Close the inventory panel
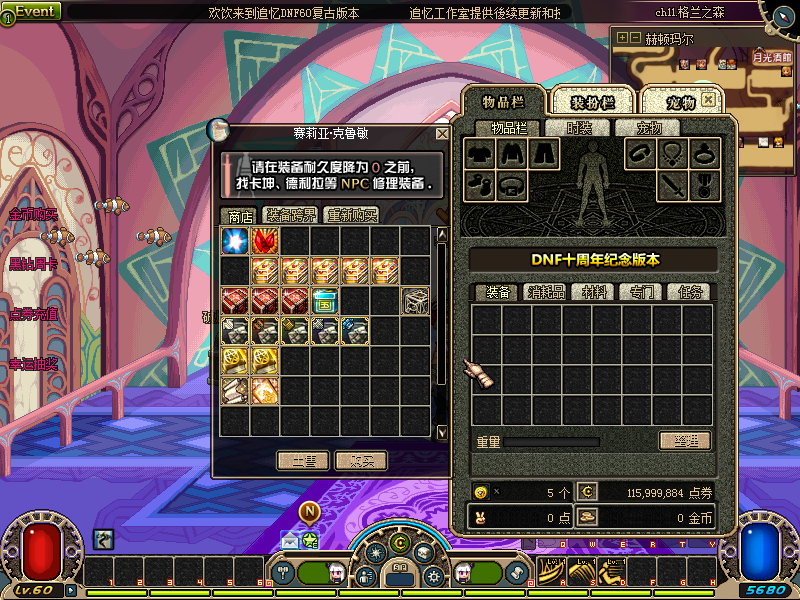This screenshot has height=600, width=800. coord(709,100)
